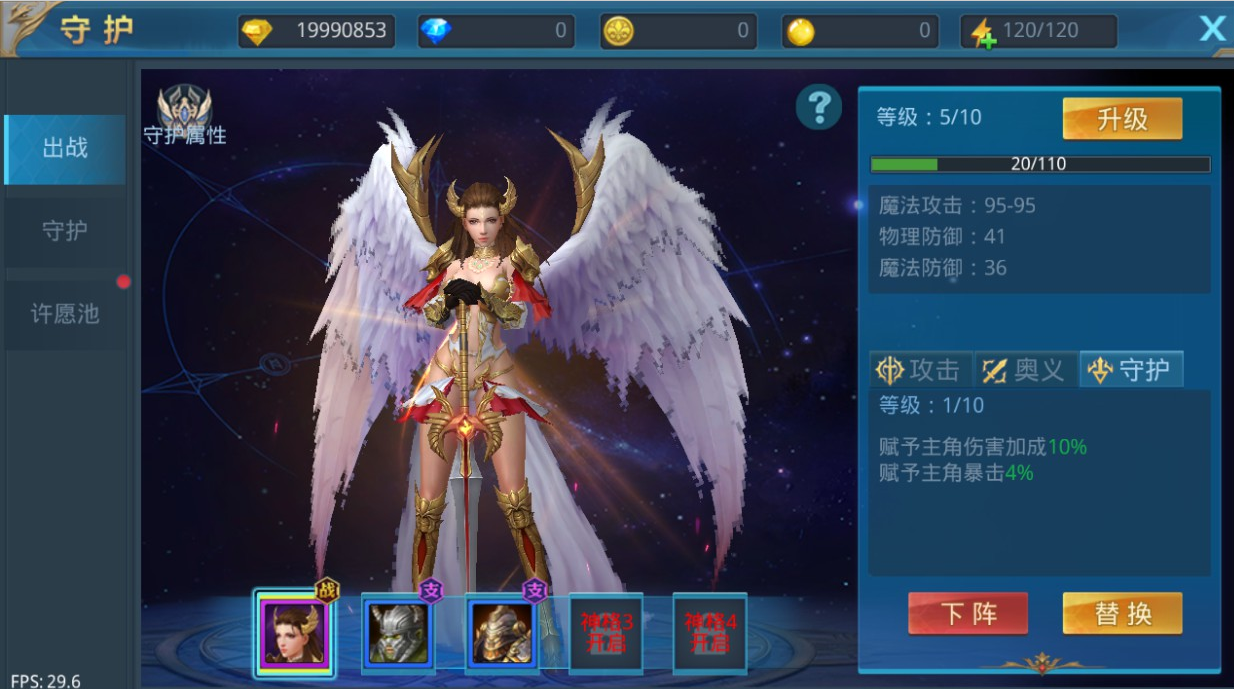Click the red 下阵 button
1234x689 pixels.
[967, 613]
